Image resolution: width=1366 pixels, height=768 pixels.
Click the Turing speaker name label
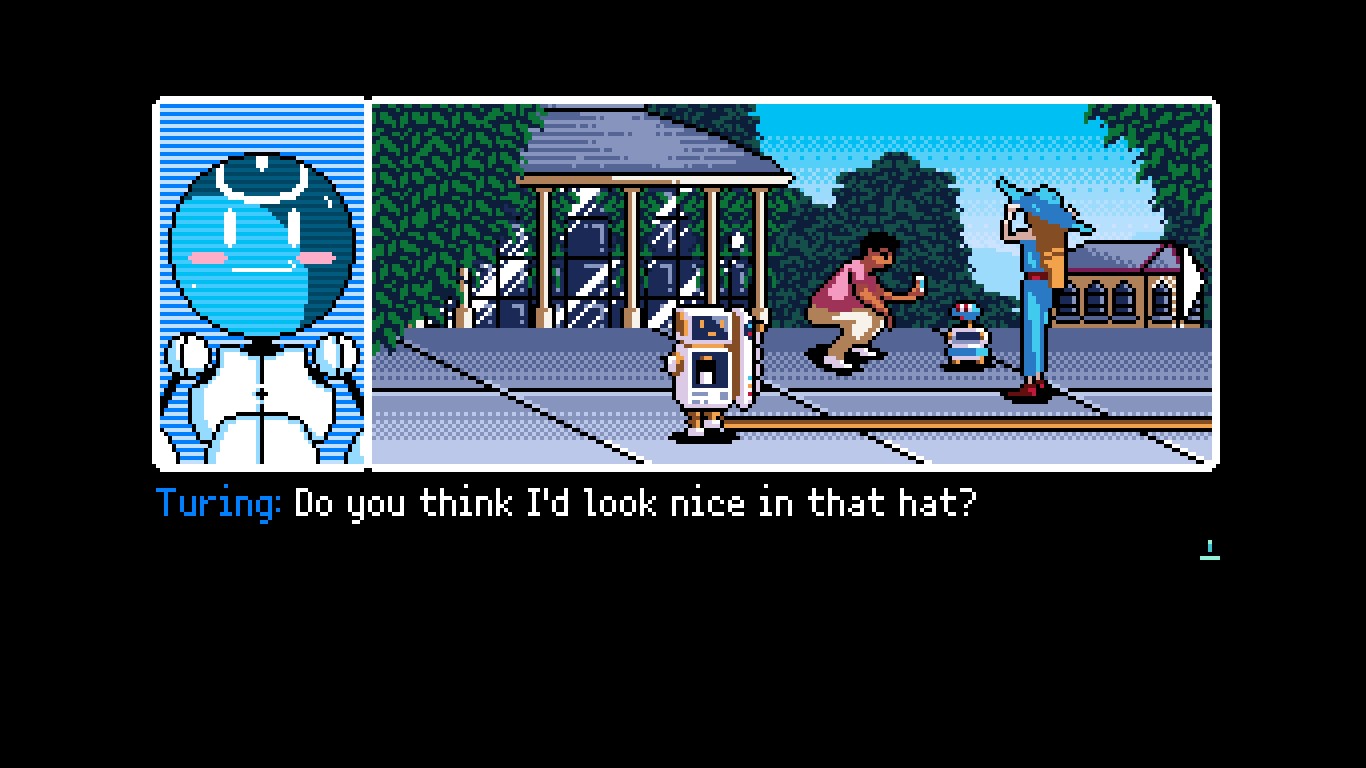coord(216,504)
